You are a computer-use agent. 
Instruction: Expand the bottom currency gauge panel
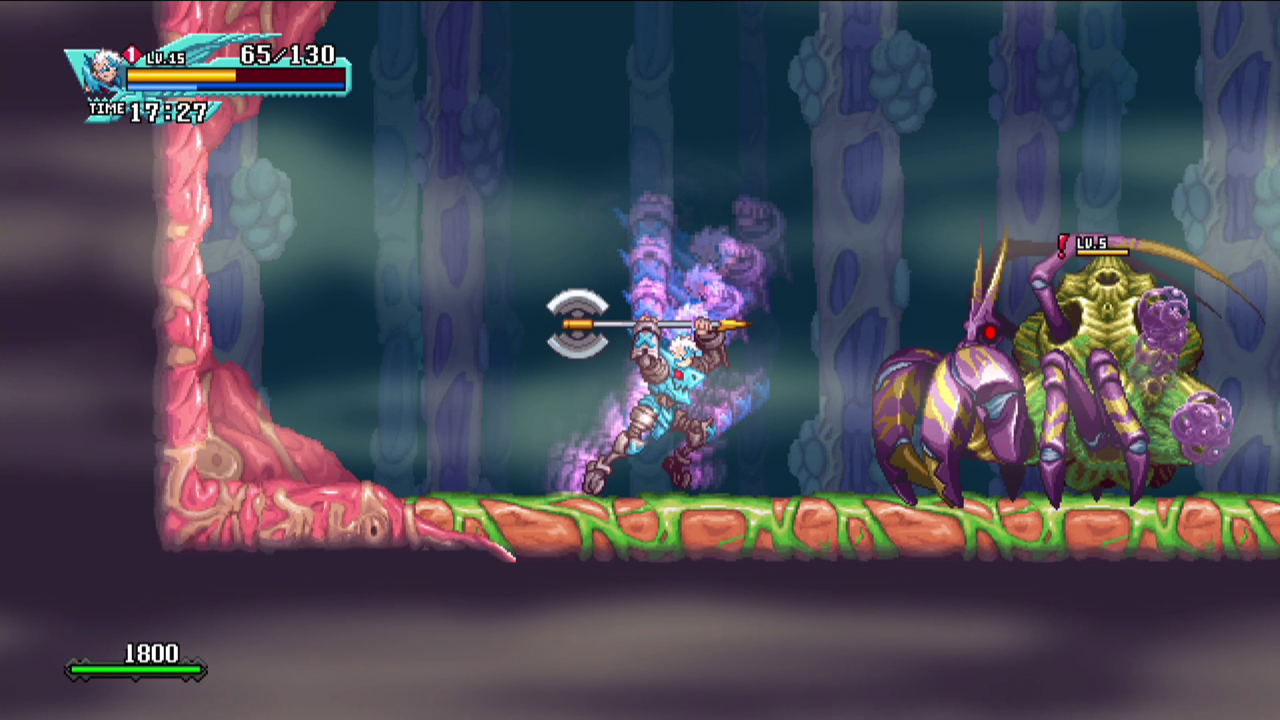coord(135,660)
